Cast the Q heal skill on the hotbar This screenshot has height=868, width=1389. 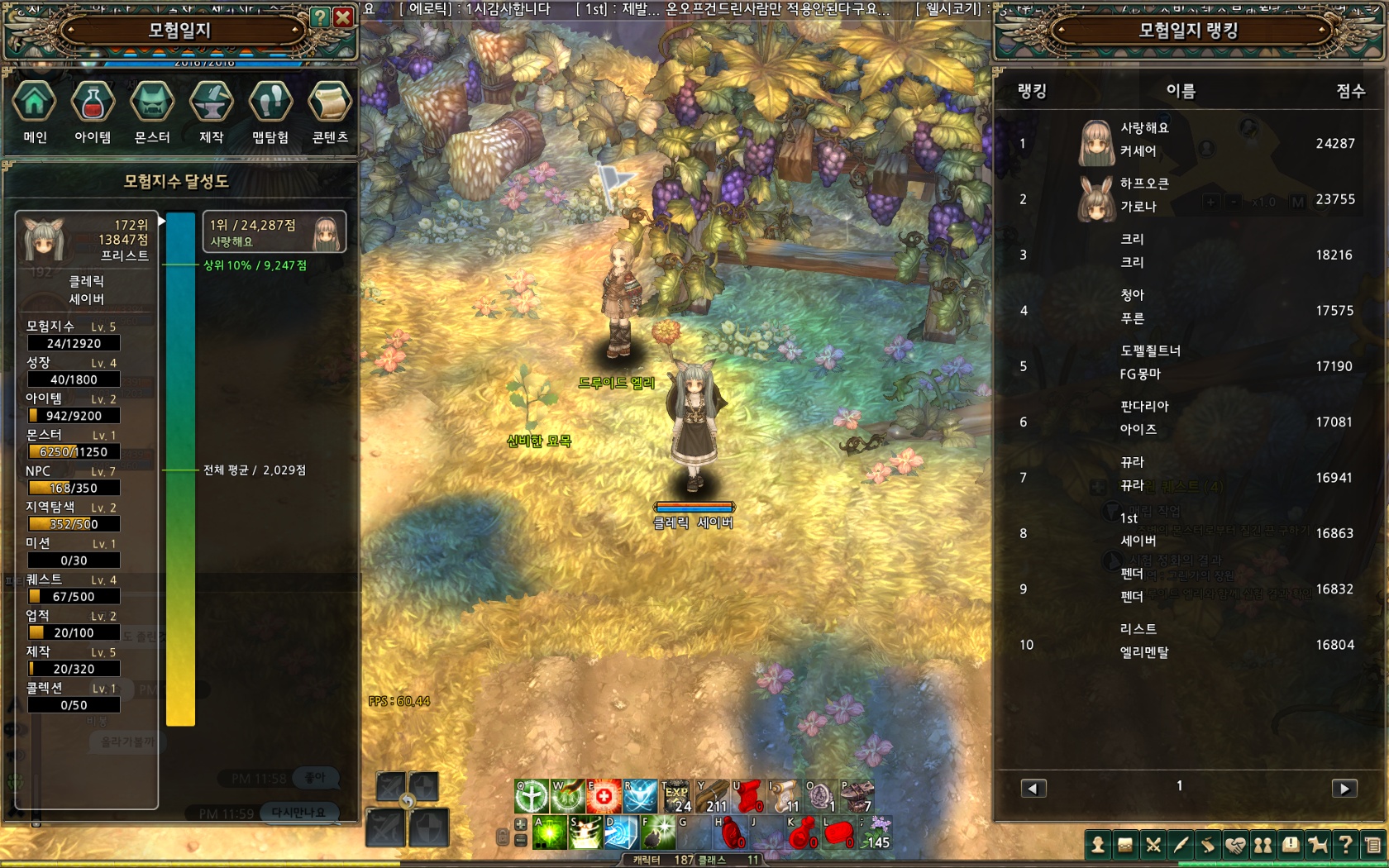click(531, 796)
